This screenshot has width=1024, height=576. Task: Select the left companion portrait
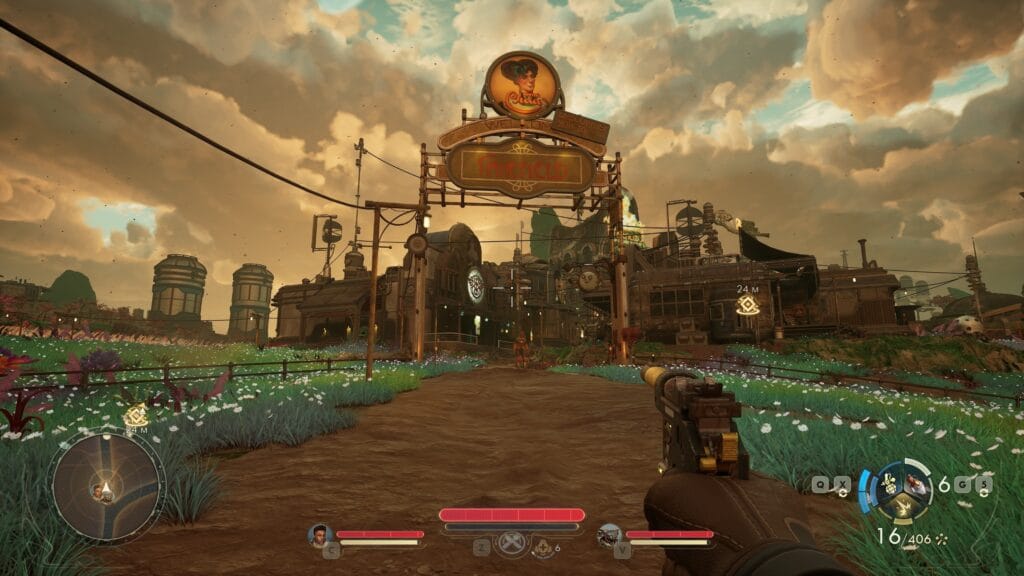click(x=320, y=535)
